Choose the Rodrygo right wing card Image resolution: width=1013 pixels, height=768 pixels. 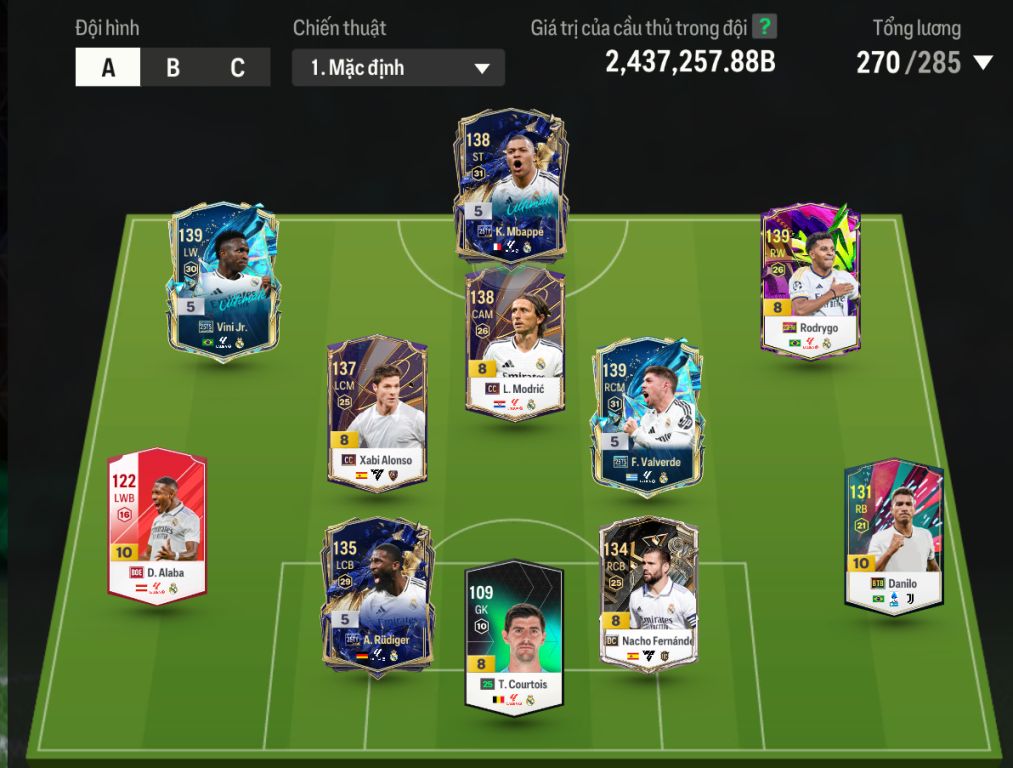click(810, 280)
